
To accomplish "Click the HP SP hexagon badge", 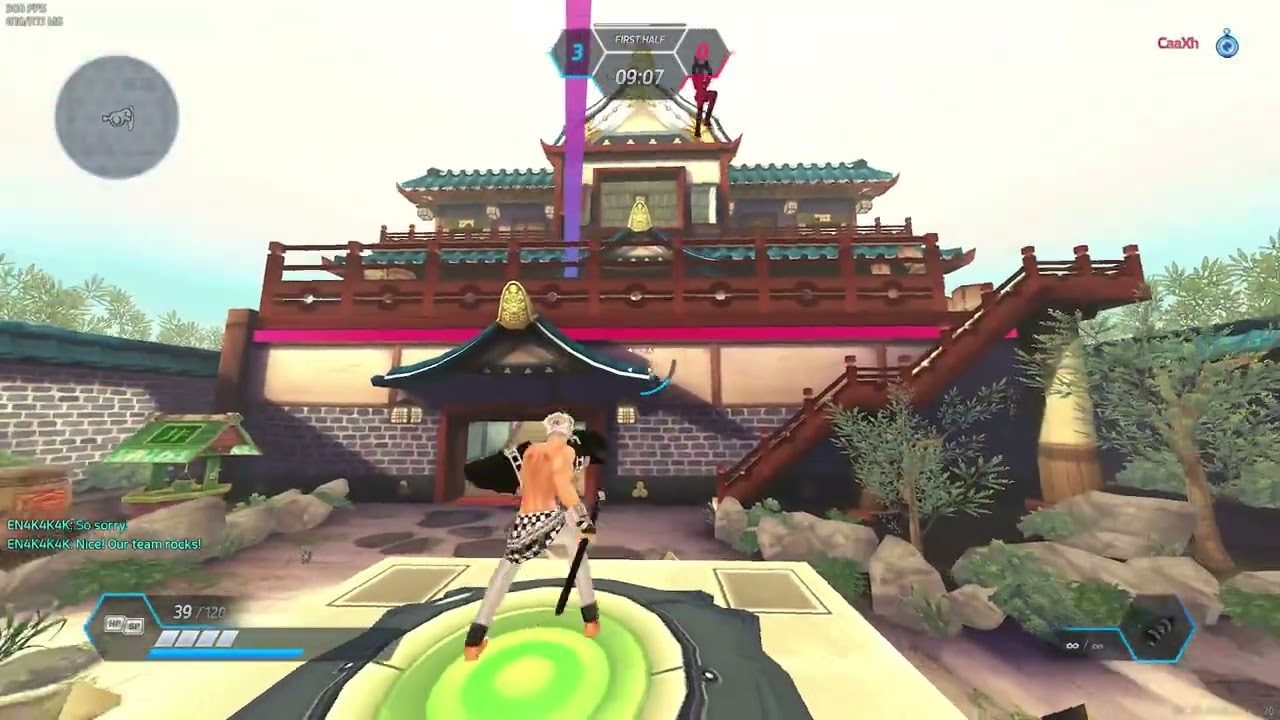I will (x=123, y=625).
